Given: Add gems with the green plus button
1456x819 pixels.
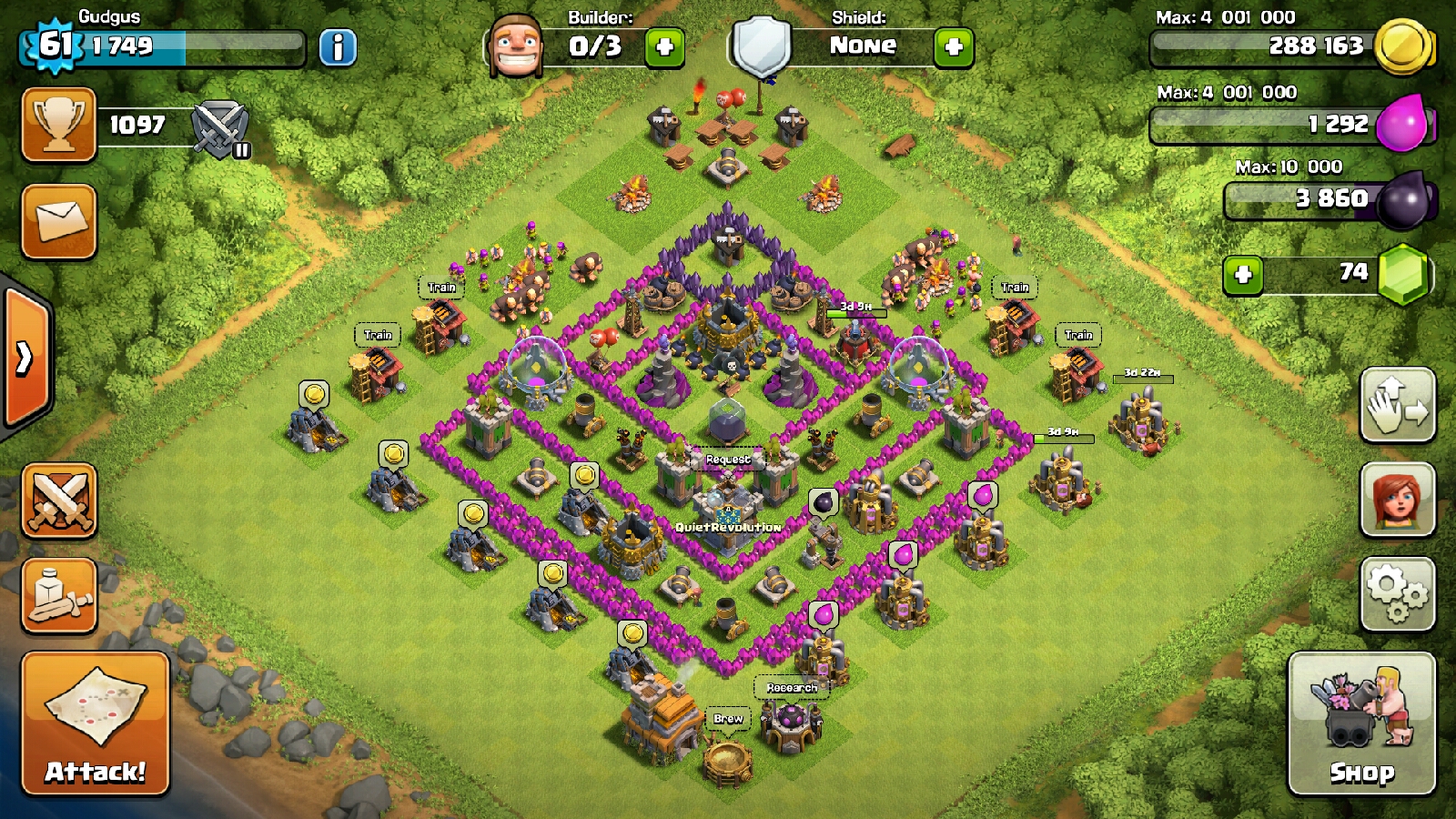Looking at the screenshot, I should tap(1243, 275).
